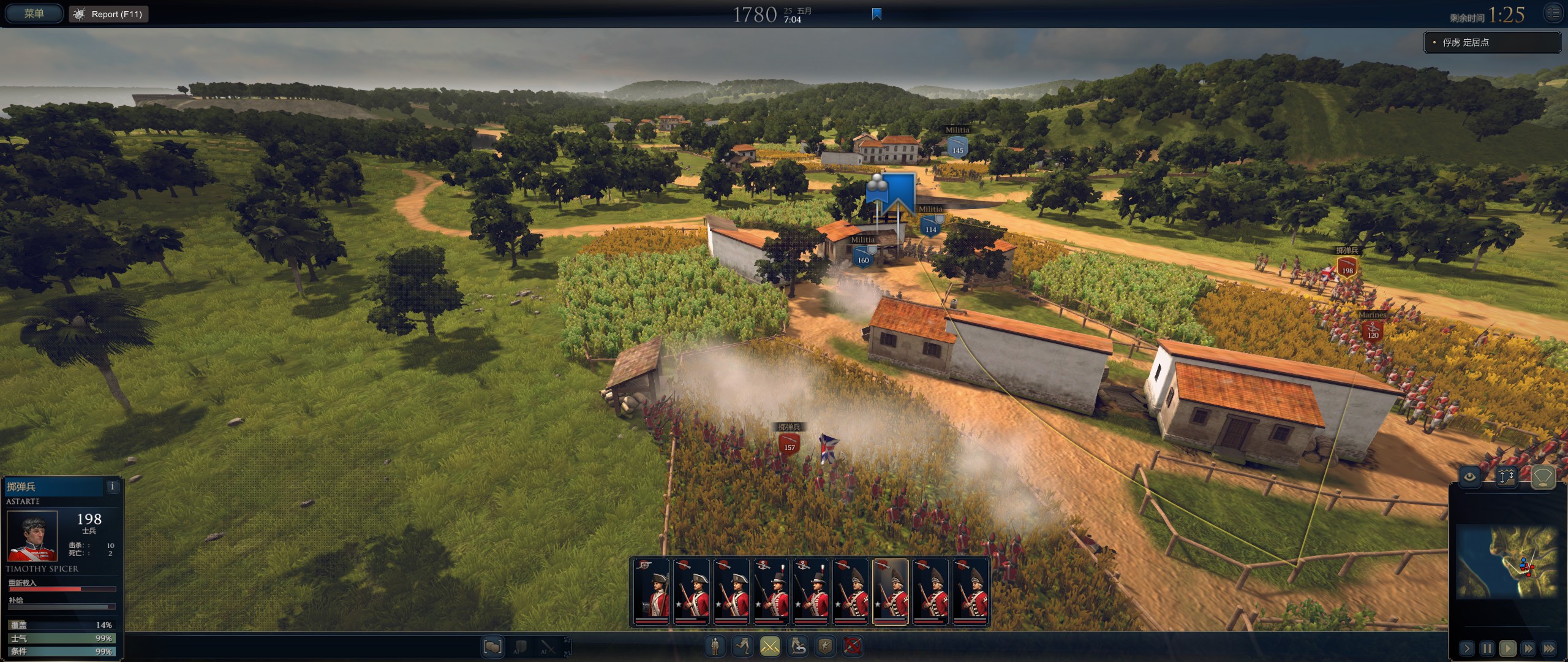
Task: Pause the battle
Action: click(x=1487, y=648)
